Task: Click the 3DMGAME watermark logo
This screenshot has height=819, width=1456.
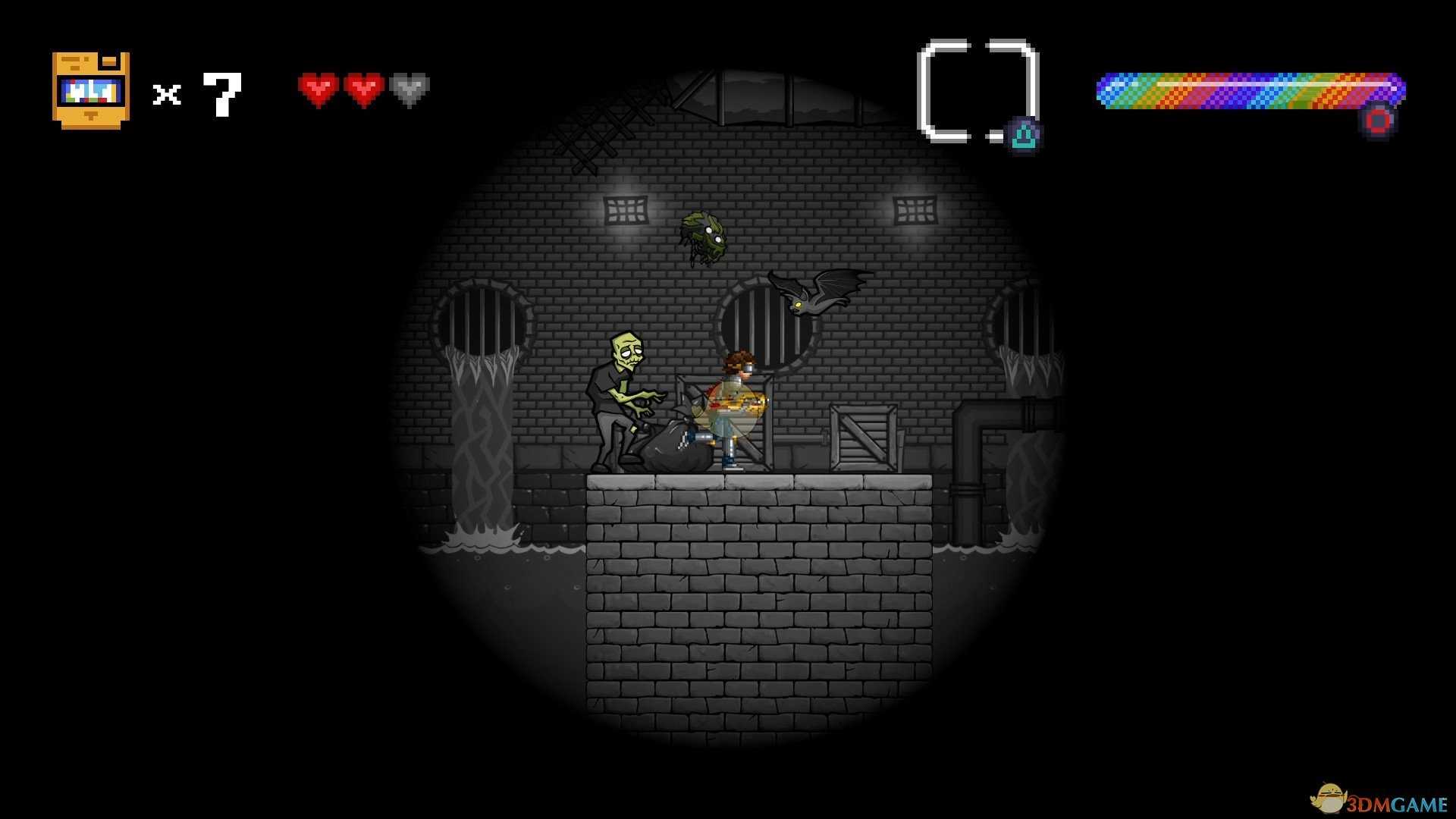Action: tap(1379, 800)
